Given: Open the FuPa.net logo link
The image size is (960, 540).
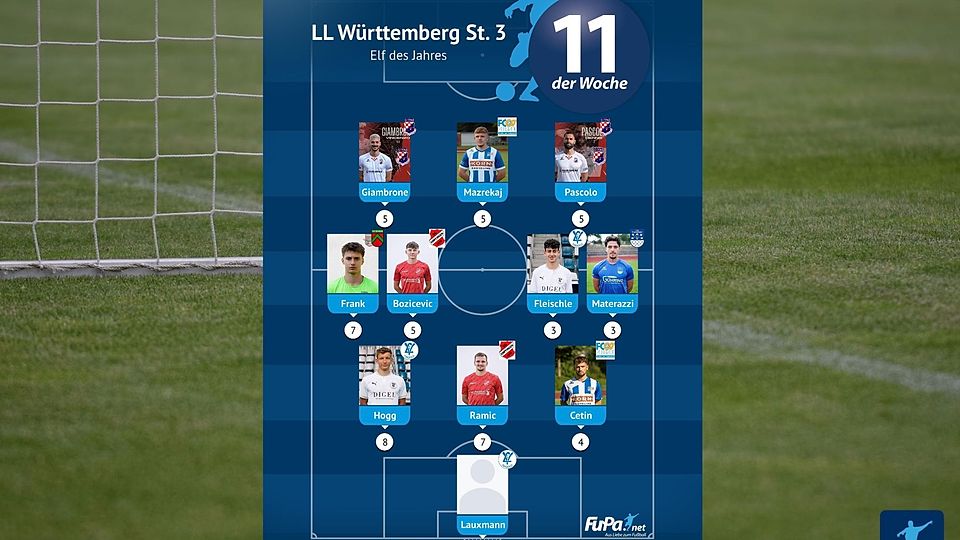Looking at the screenshot, I should click(612, 524).
